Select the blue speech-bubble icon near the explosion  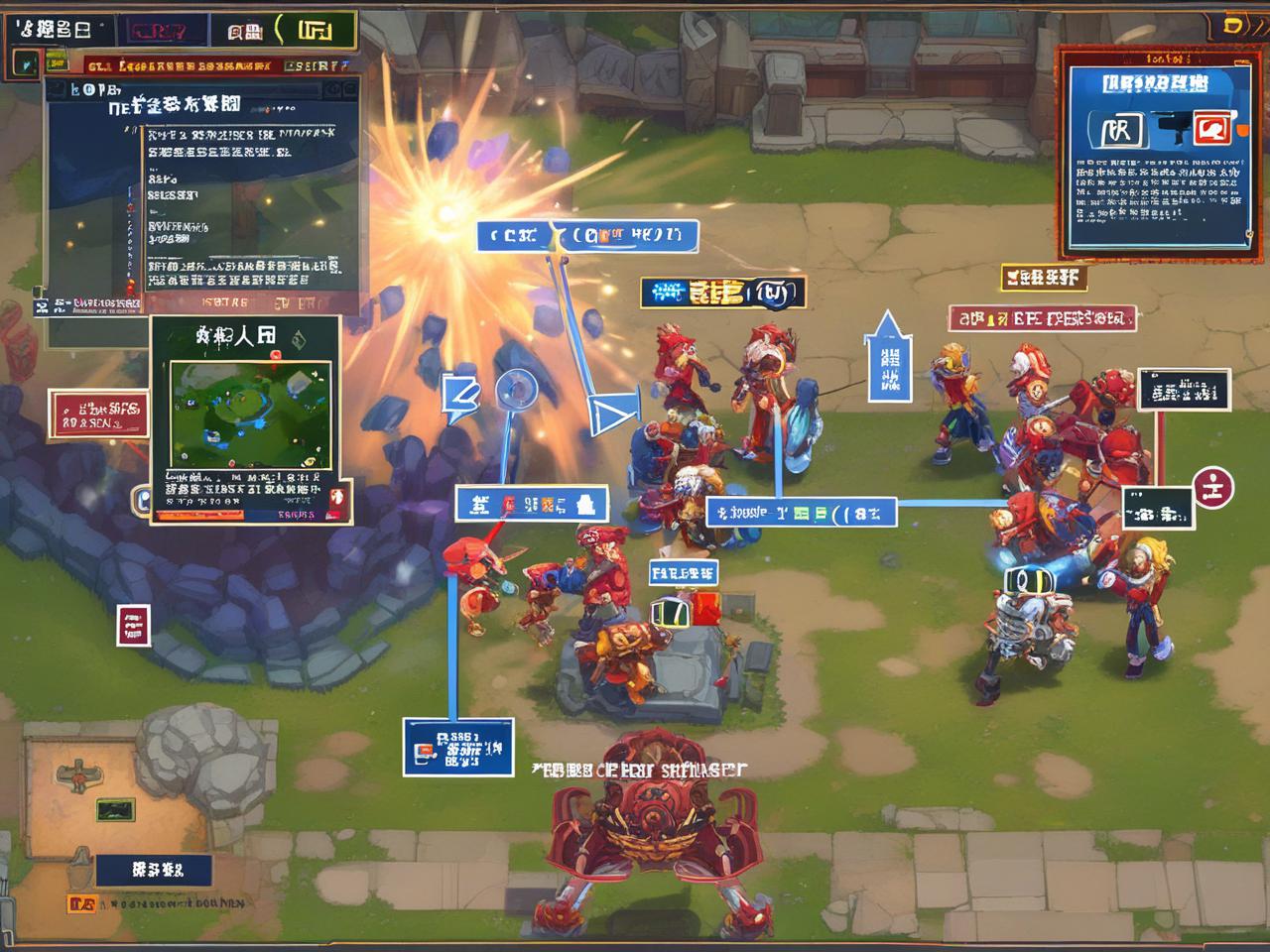[x=460, y=393]
